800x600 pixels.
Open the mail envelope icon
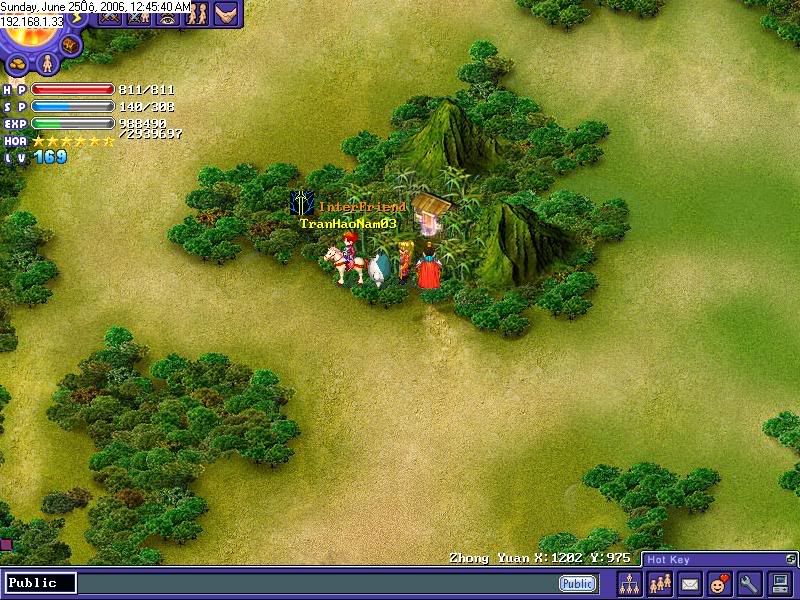coord(690,584)
